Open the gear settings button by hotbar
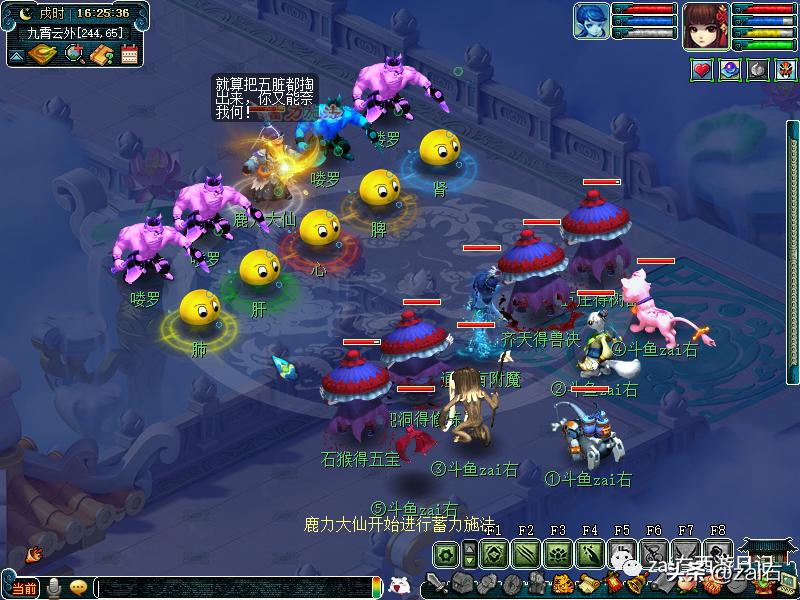The image size is (800, 600). coord(445,553)
